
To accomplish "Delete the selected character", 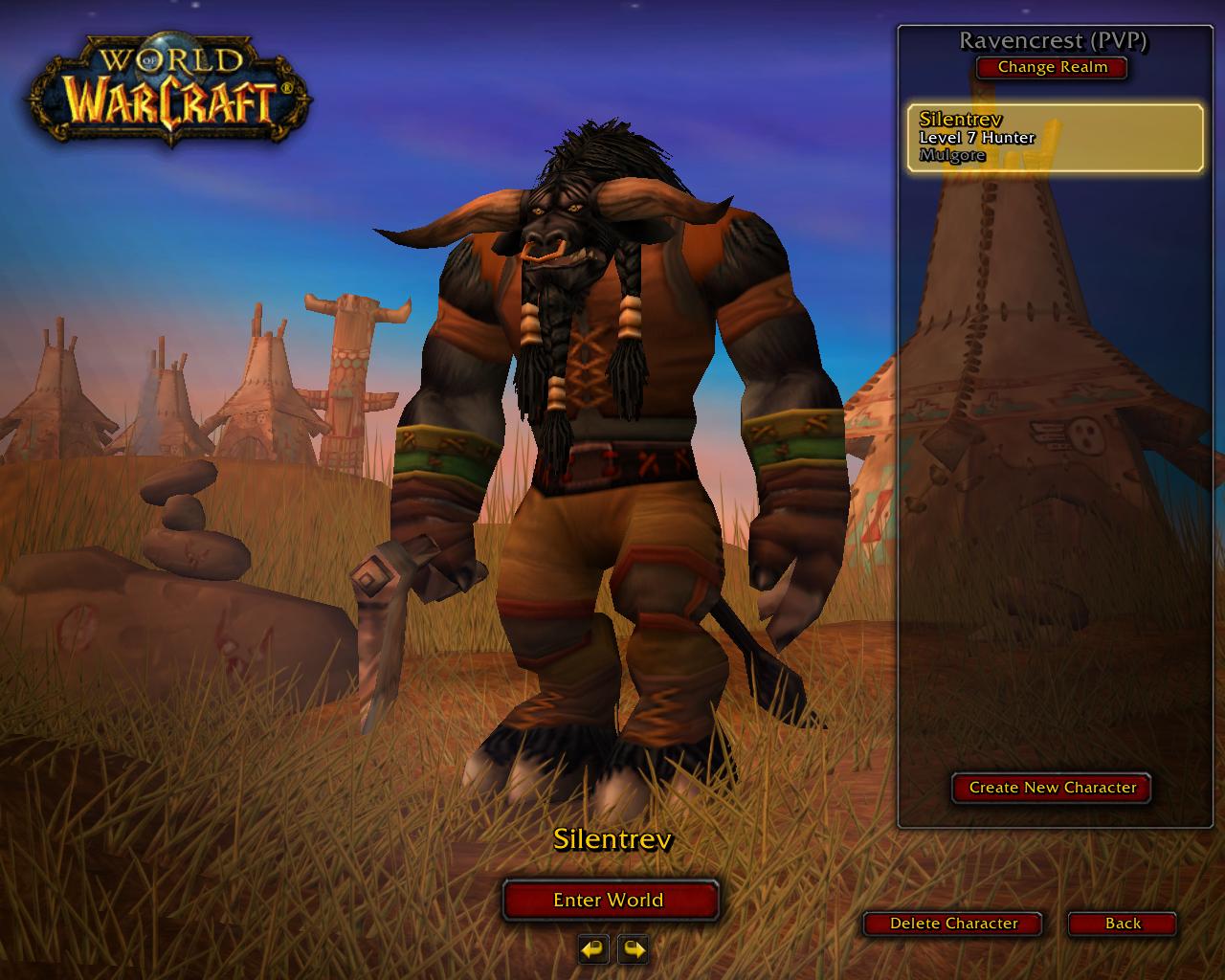I will 953,924.
